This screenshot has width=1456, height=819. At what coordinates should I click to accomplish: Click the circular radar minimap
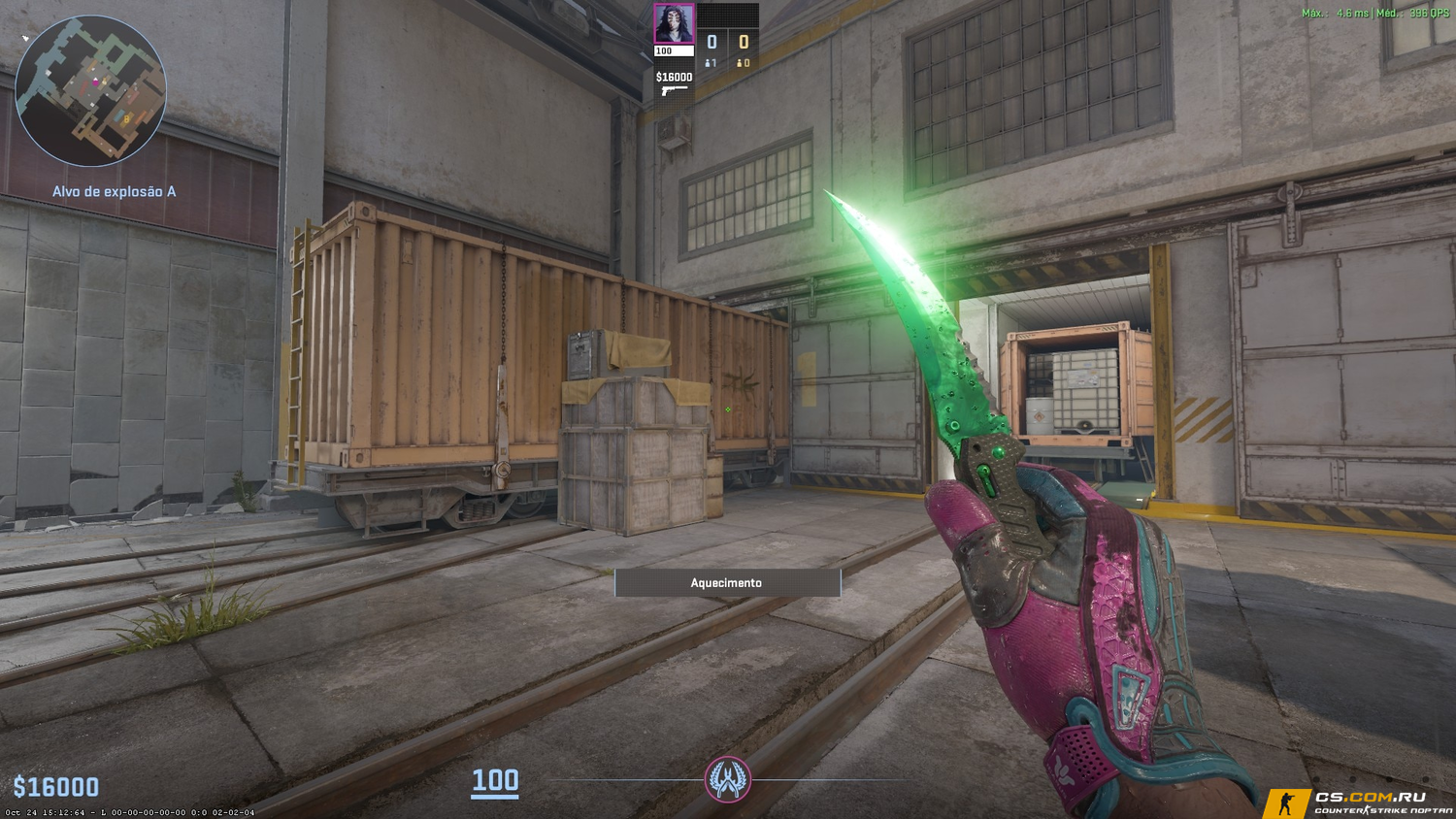tap(90, 90)
